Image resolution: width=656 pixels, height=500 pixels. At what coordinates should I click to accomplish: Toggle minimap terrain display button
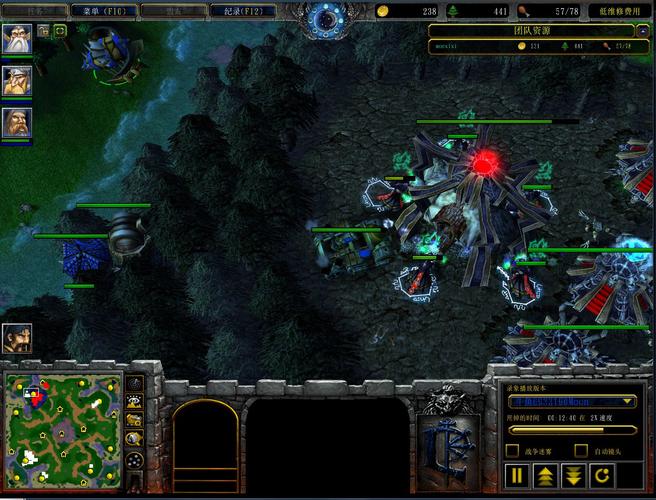(135, 401)
